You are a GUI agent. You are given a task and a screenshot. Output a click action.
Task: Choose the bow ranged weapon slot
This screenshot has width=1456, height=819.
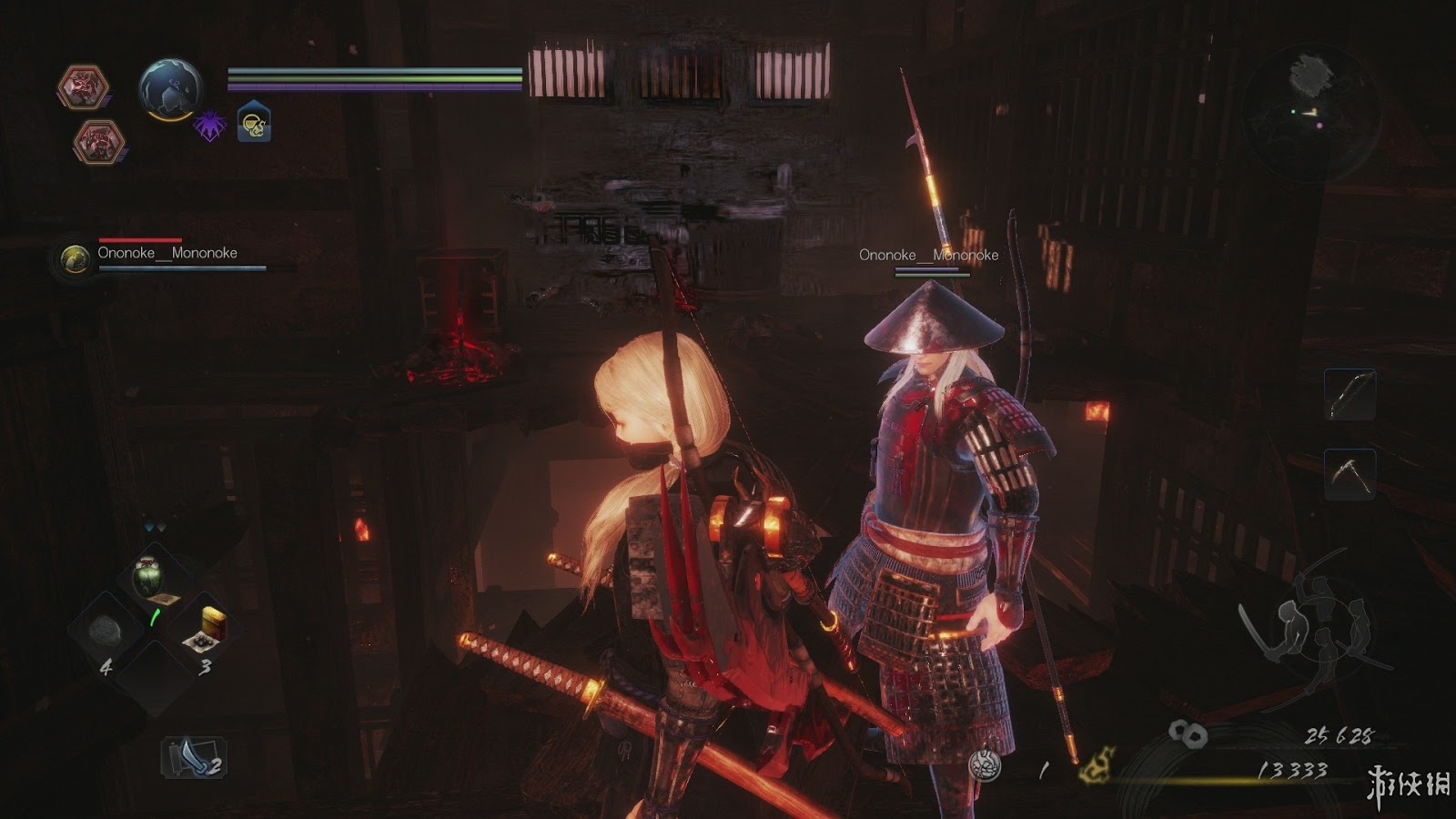coord(1350,394)
